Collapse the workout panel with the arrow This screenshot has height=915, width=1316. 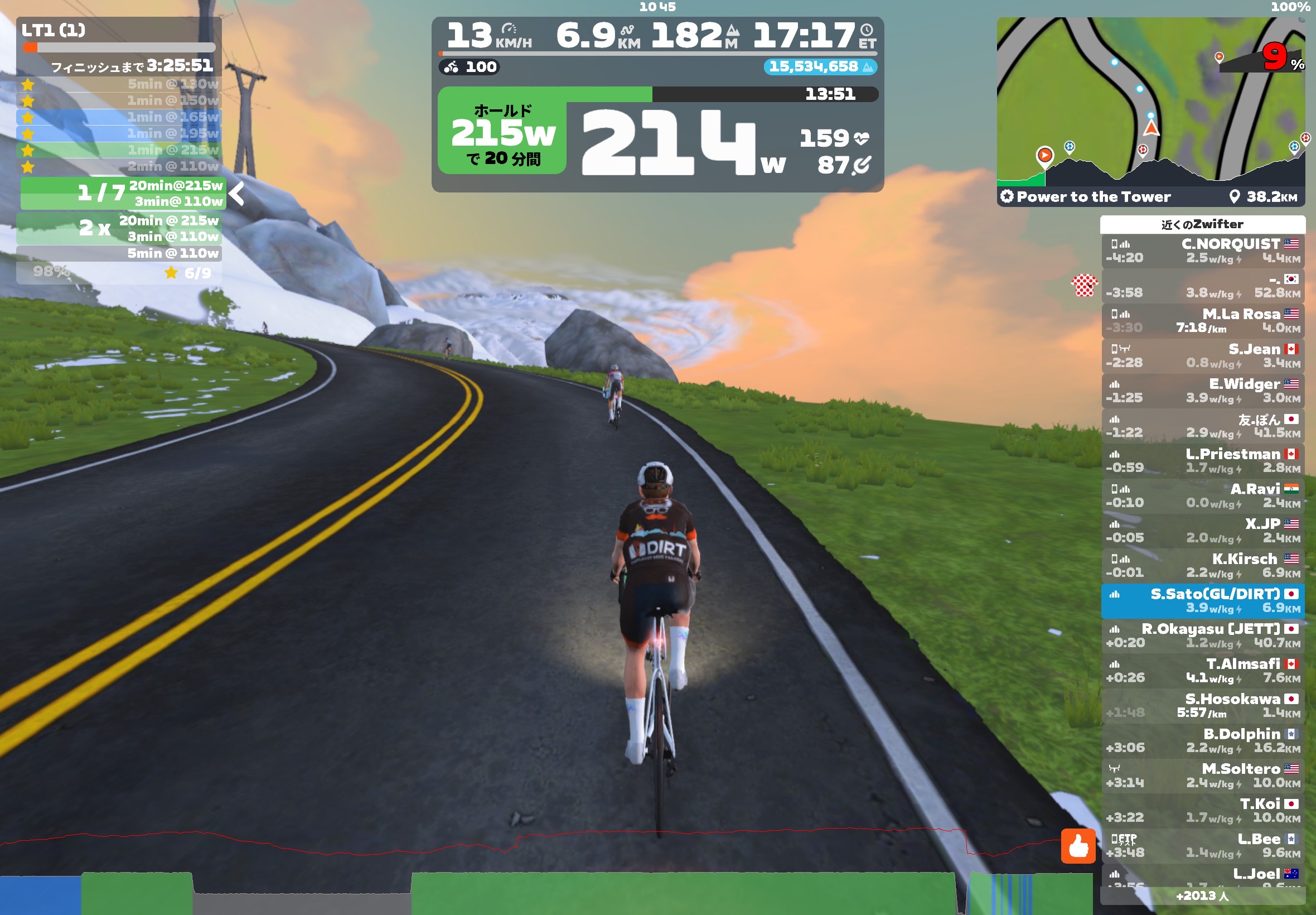[x=236, y=193]
